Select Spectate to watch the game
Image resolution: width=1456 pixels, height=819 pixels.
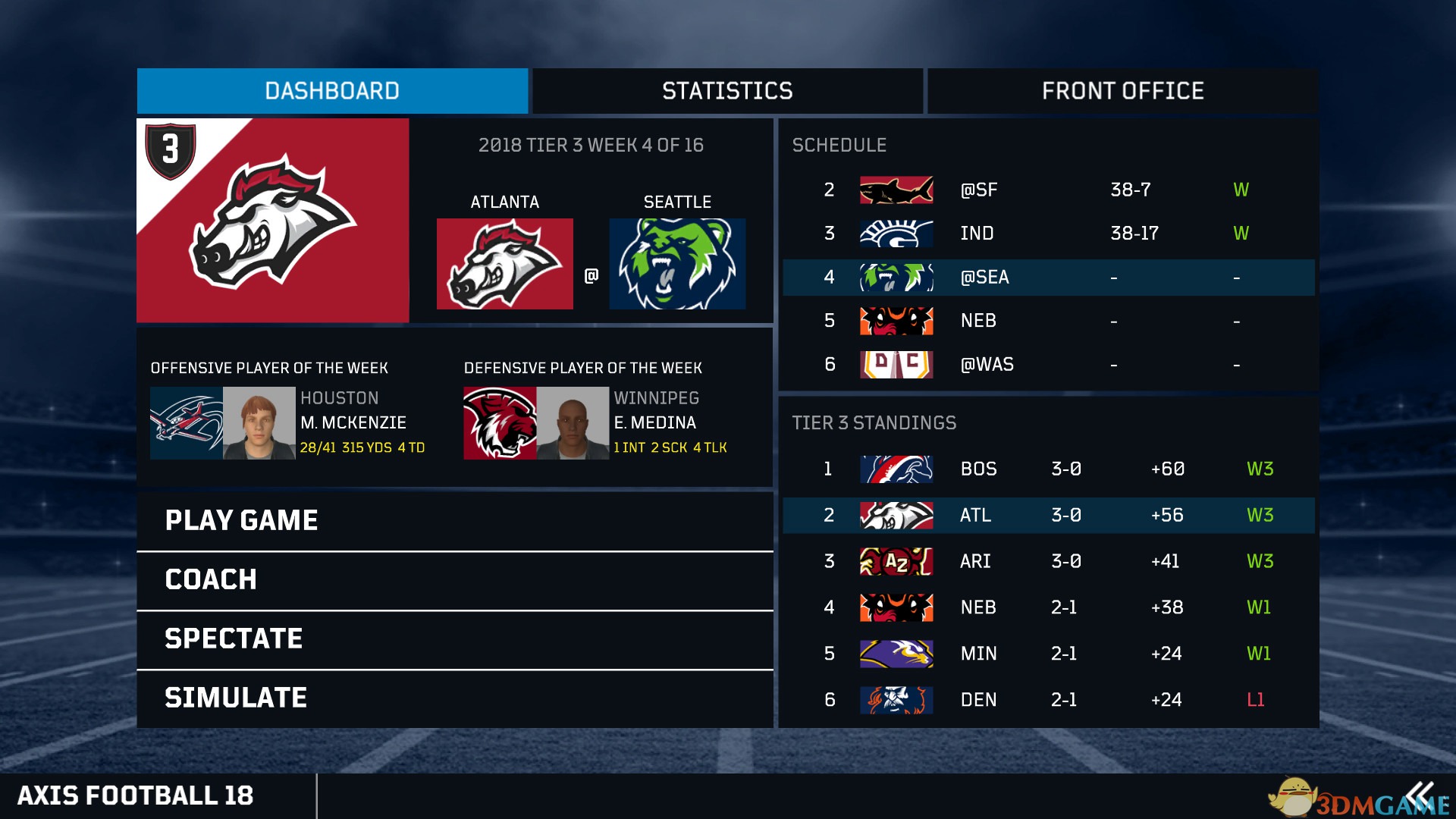(x=455, y=639)
